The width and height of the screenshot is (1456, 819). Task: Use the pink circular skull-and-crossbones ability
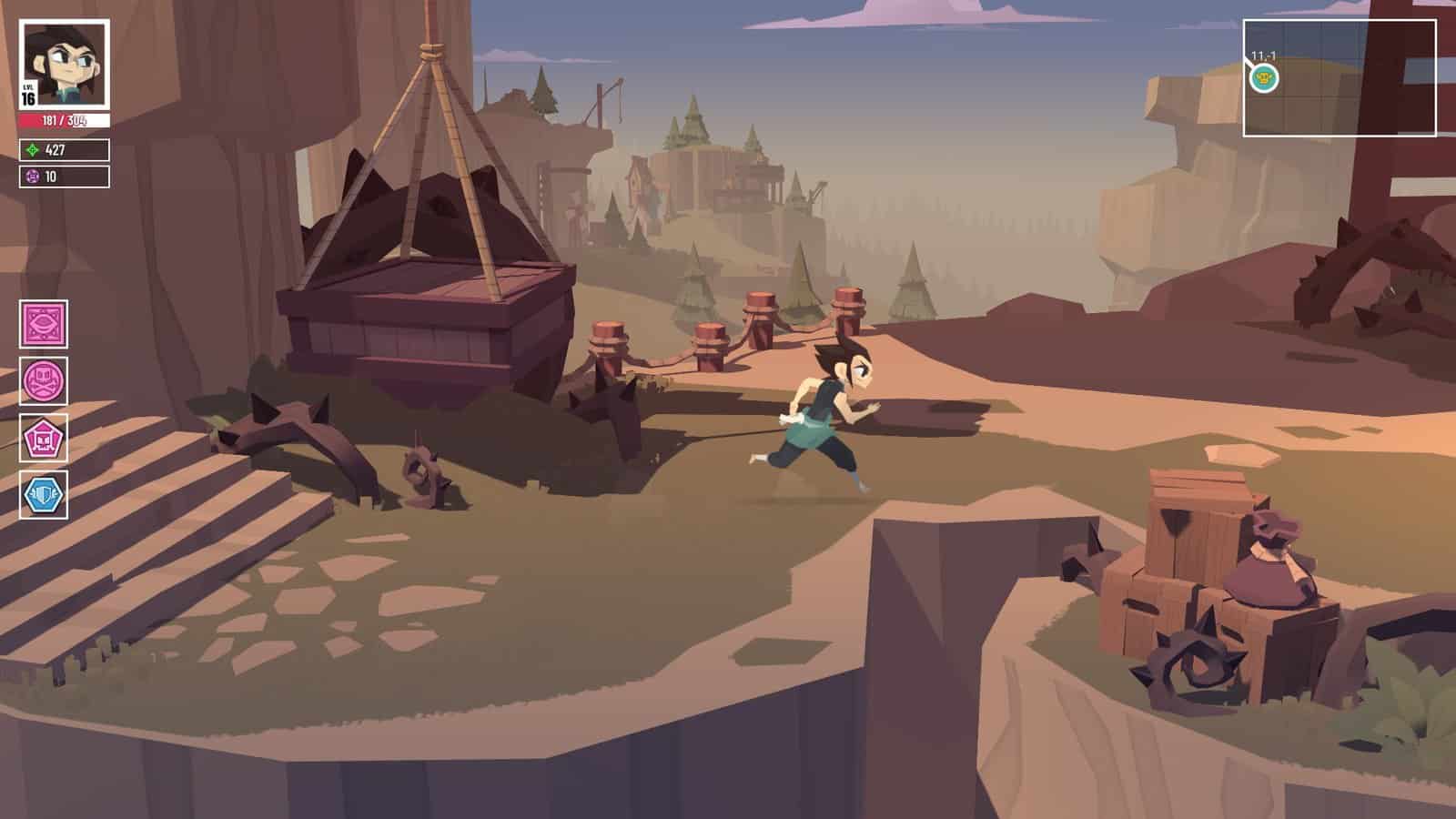coord(44,380)
